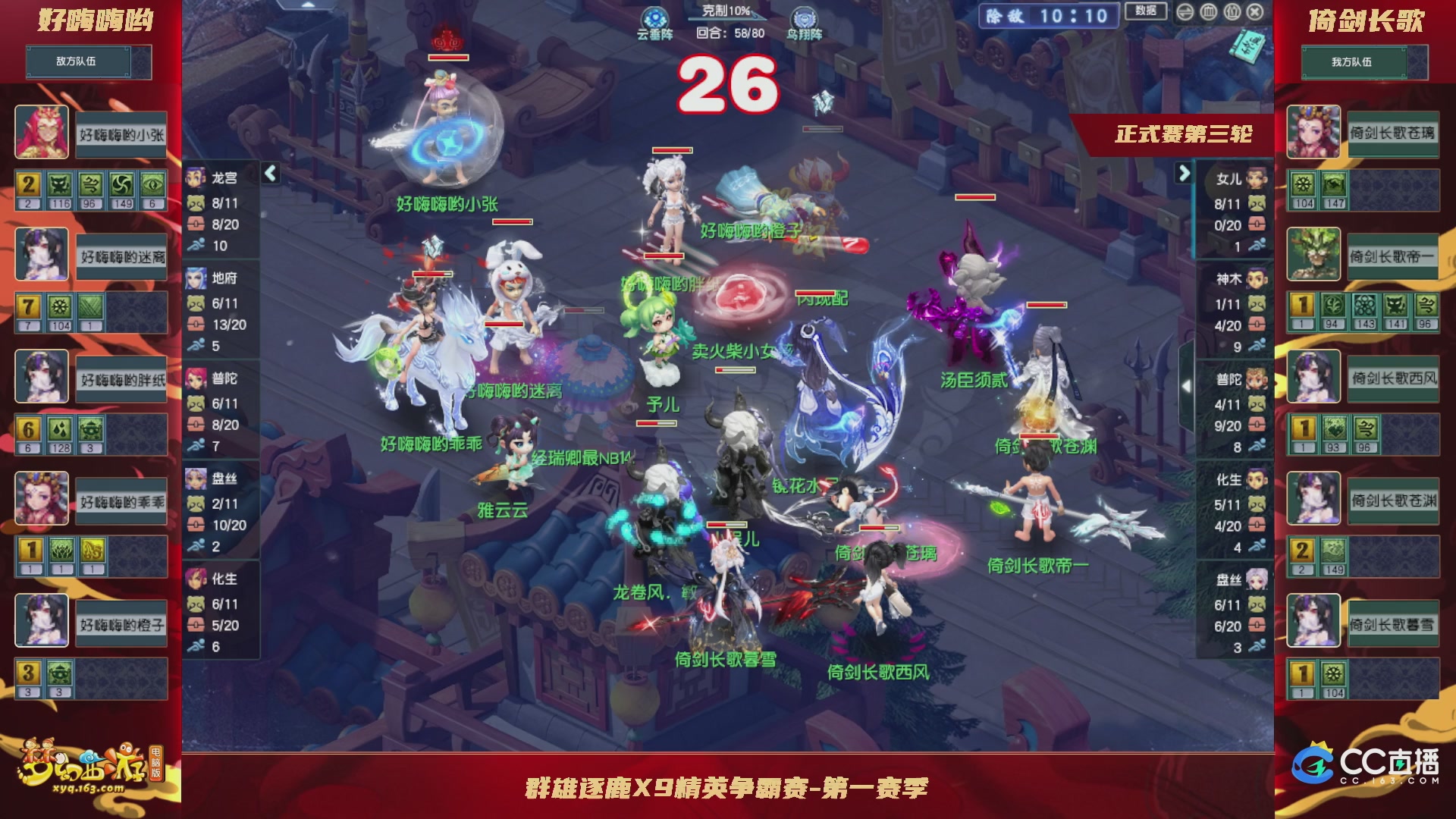
Task: Toggle the grid circle icon next to 数据 button
Action: pos(1208,11)
